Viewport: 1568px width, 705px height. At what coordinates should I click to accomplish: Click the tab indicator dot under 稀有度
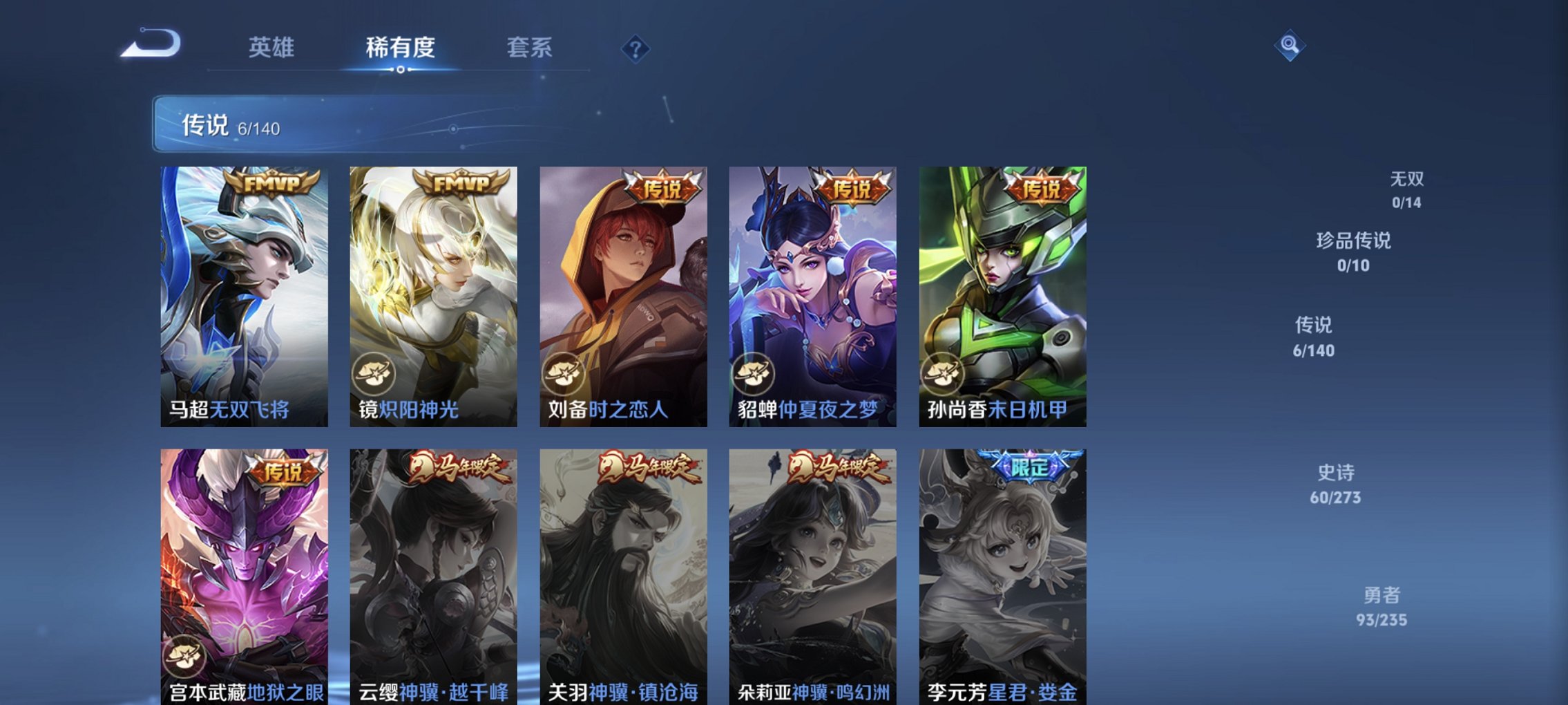(401, 71)
